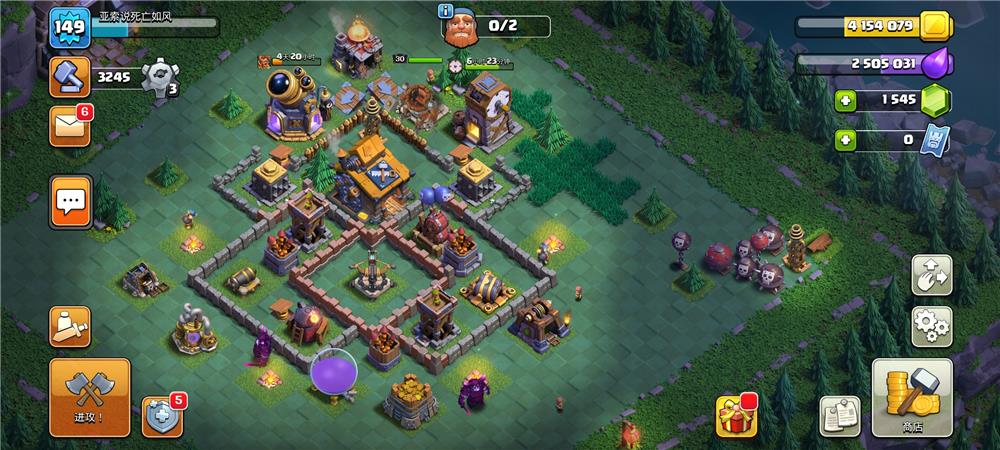Select the builder portrait showing 0/2
1000x450 pixels.
(x=462, y=27)
